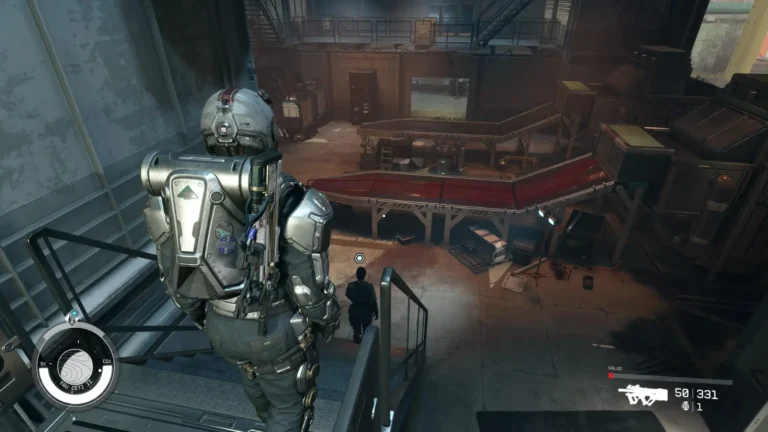Click the circular marker above the NPC

pyautogui.click(x=359, y=258)
